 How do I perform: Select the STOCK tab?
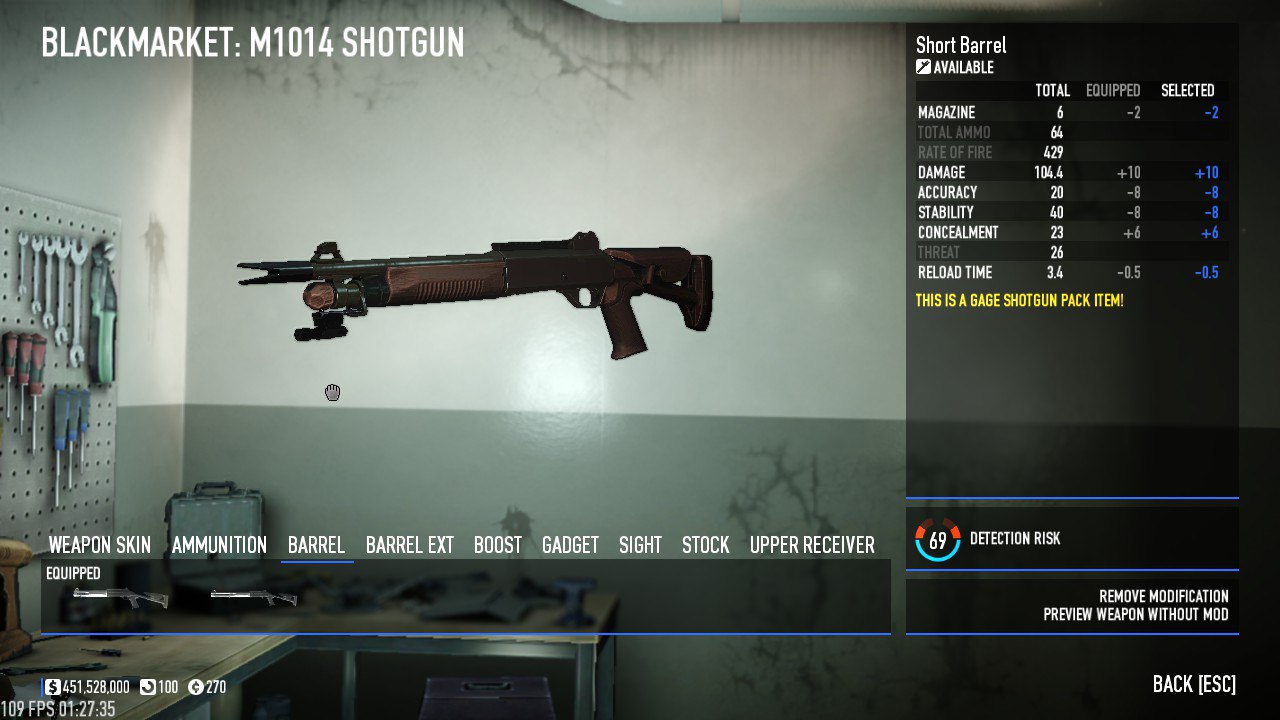tap(704, 545)
